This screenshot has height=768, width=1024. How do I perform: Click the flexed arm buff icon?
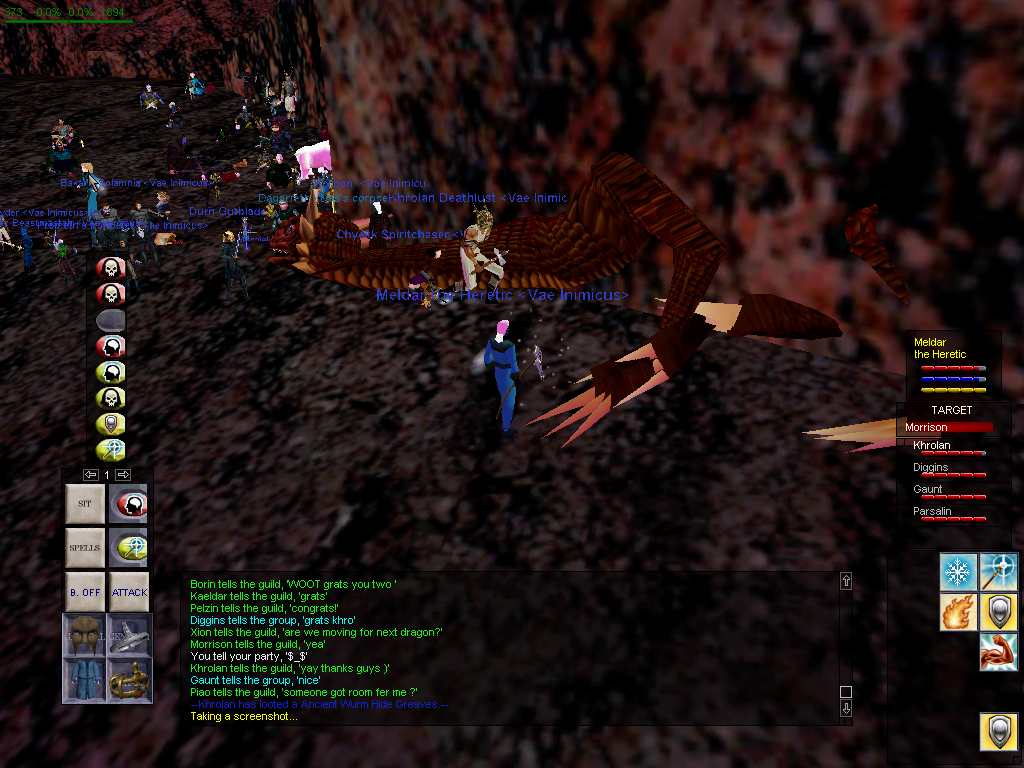pyautogui.click(x=998, y=651)
